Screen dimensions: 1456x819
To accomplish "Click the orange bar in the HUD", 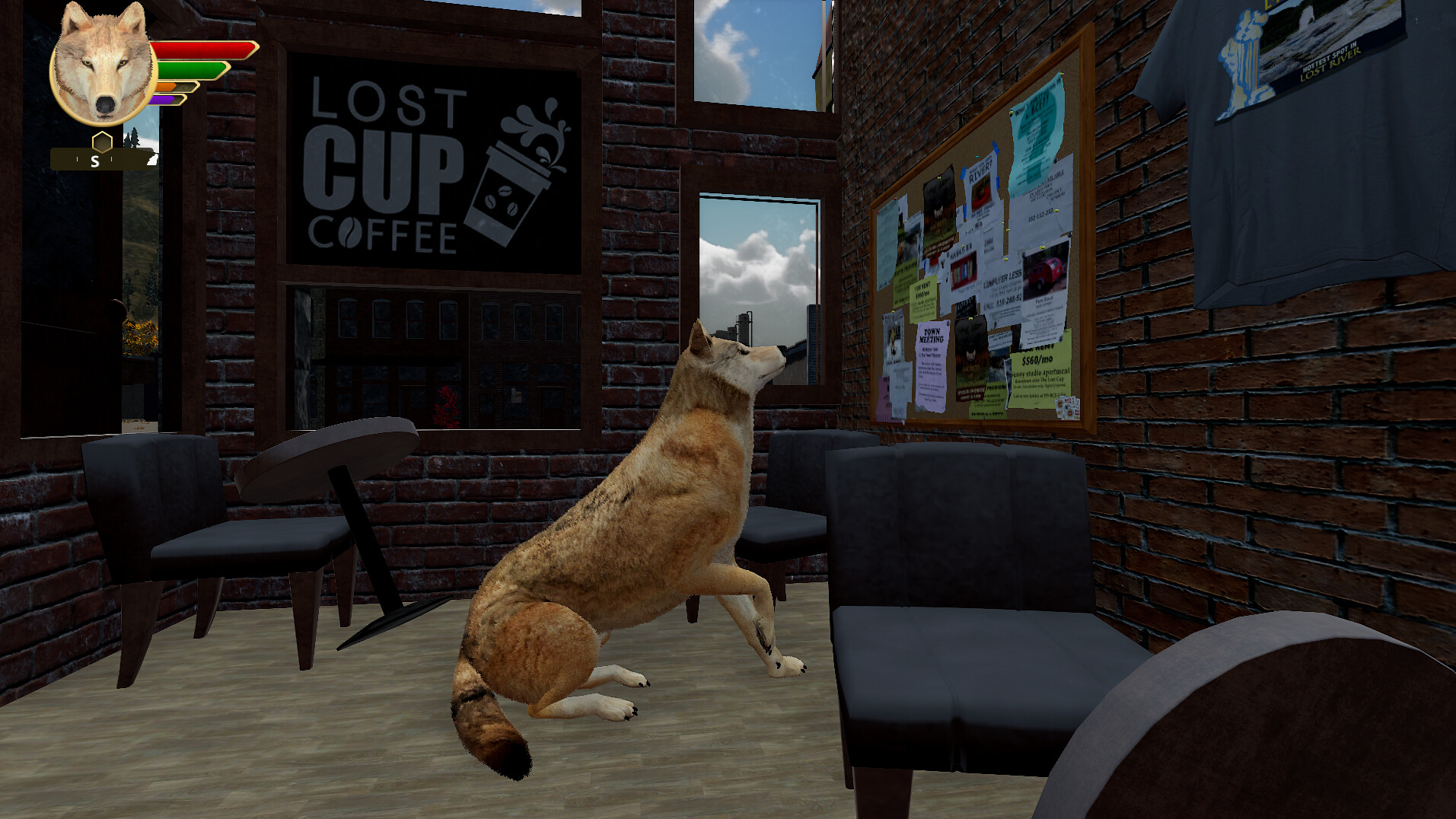I will point(164,86).
